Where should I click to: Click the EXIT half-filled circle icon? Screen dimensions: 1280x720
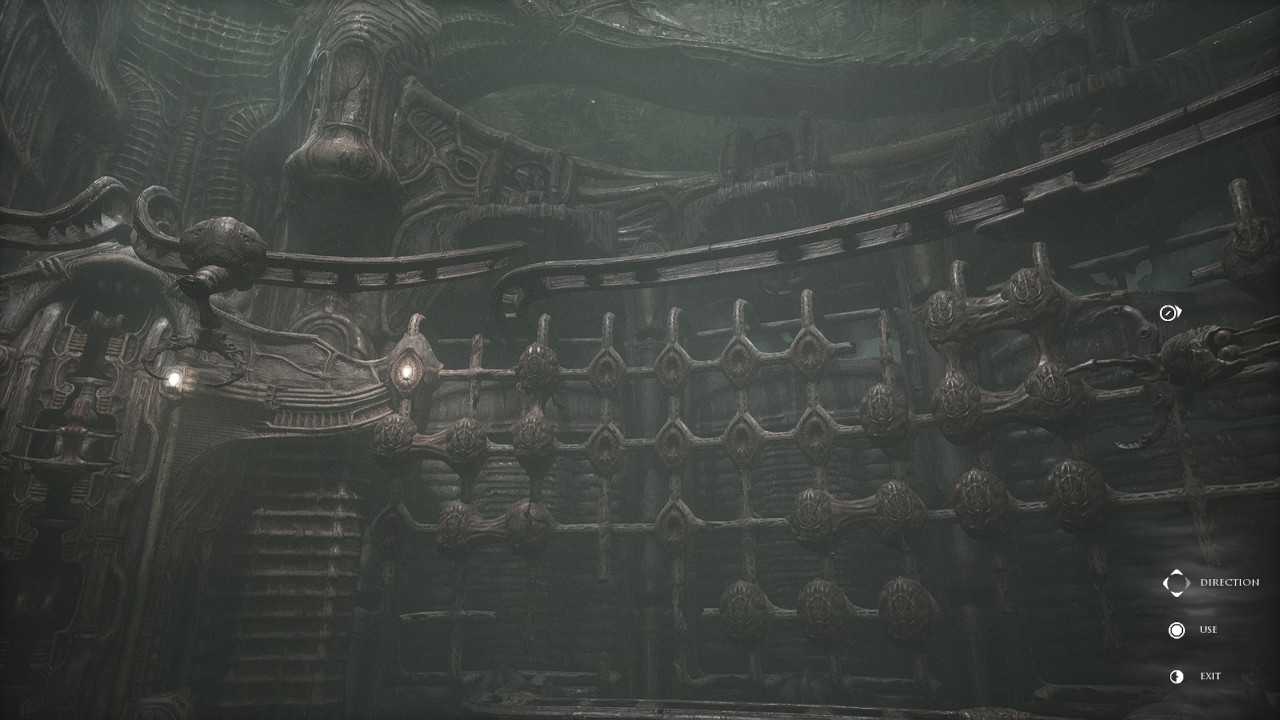[x=1176, y=675]
